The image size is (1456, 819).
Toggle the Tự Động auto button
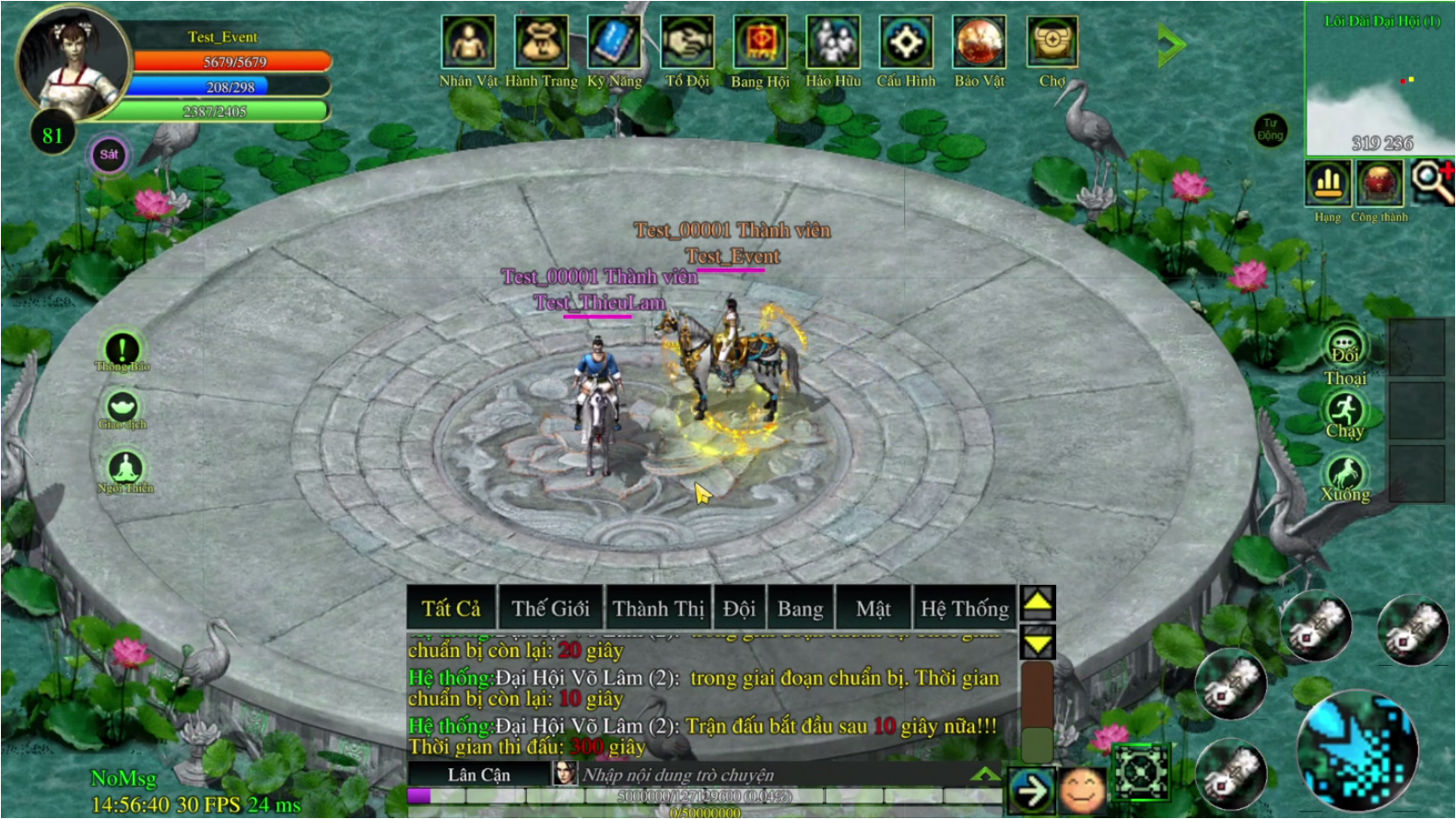(x=1270, y=130)
